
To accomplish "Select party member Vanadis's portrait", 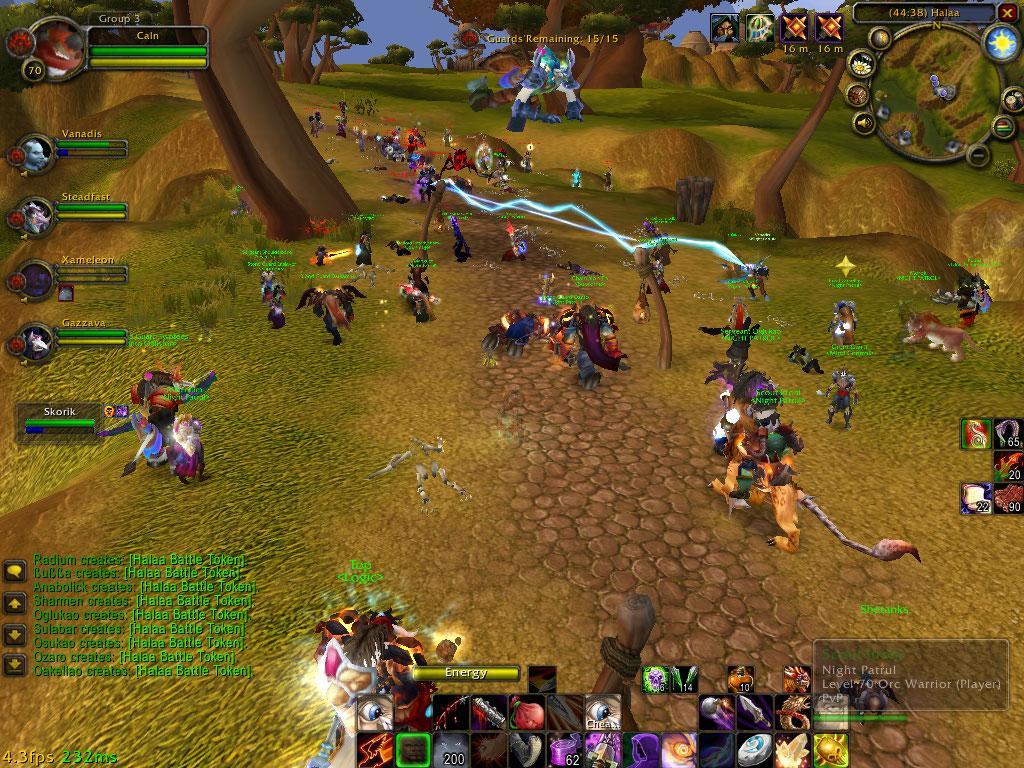I will coord(37,153).
